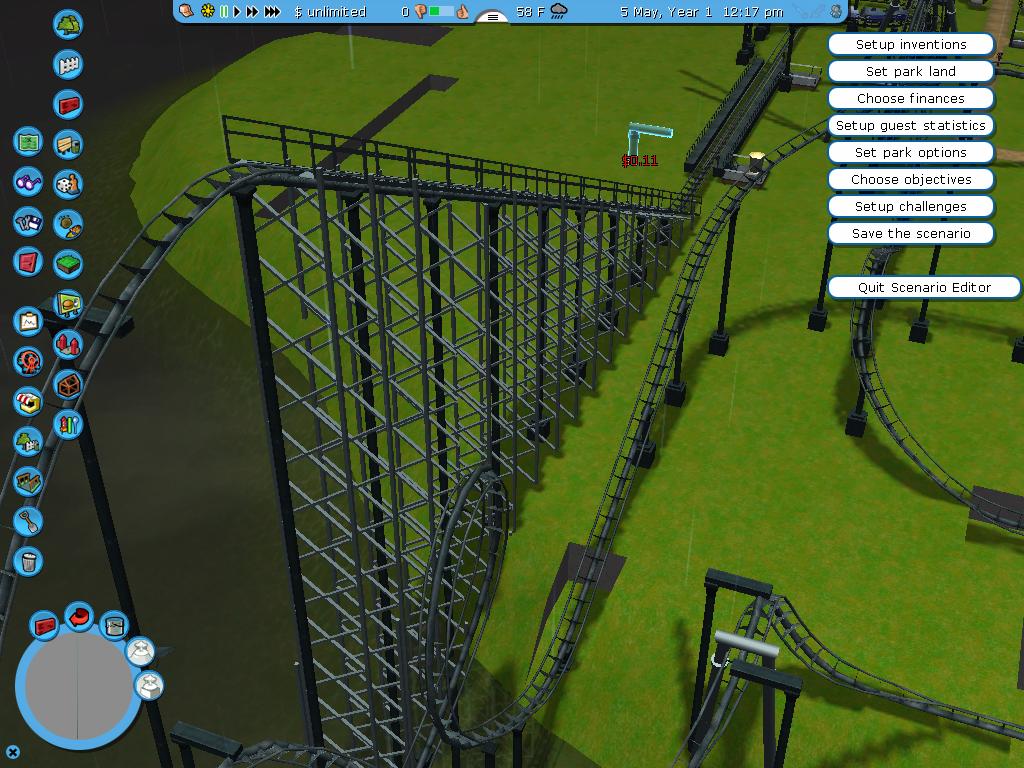Viewport: 1024px width, 768px height.
Task: Open the park map icon
Action: [28, 142]
